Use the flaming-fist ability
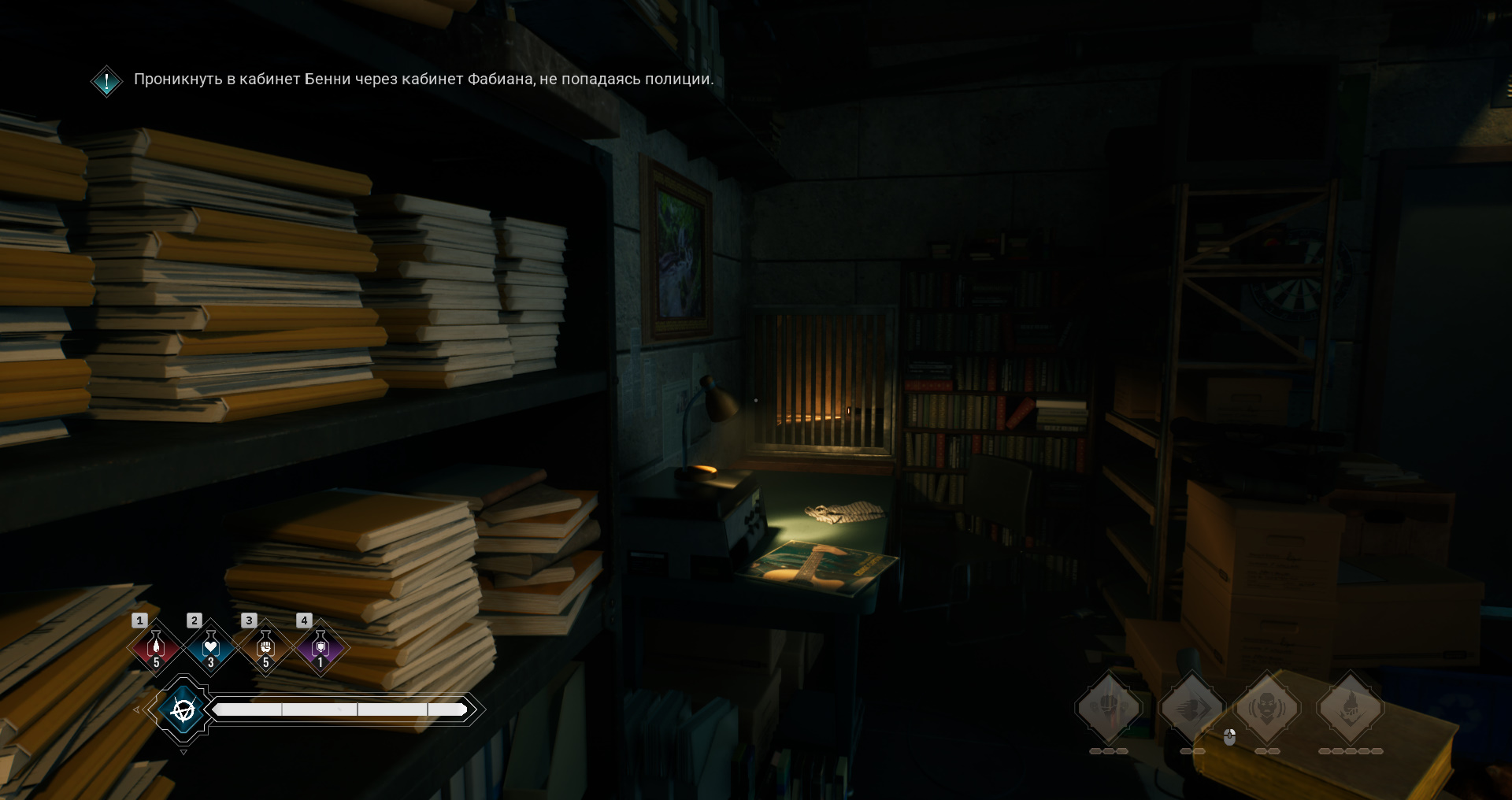Image resolution: width=1512 pixels, height=800 pixels. pos(1351,707)
